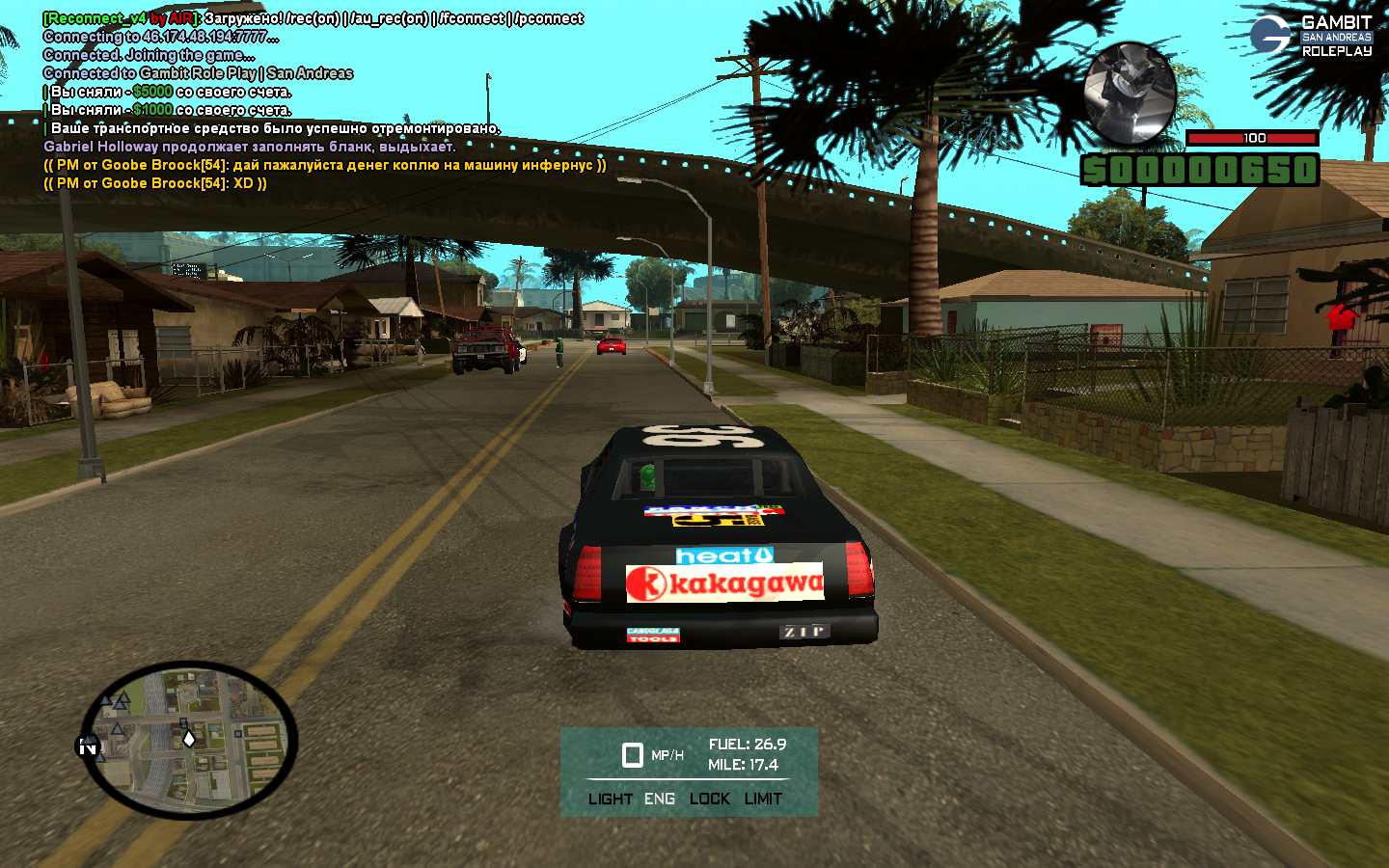Toggle the LOCK door indicator
1389x868 pixels.
pyautogui.click(x=709, y=799)
